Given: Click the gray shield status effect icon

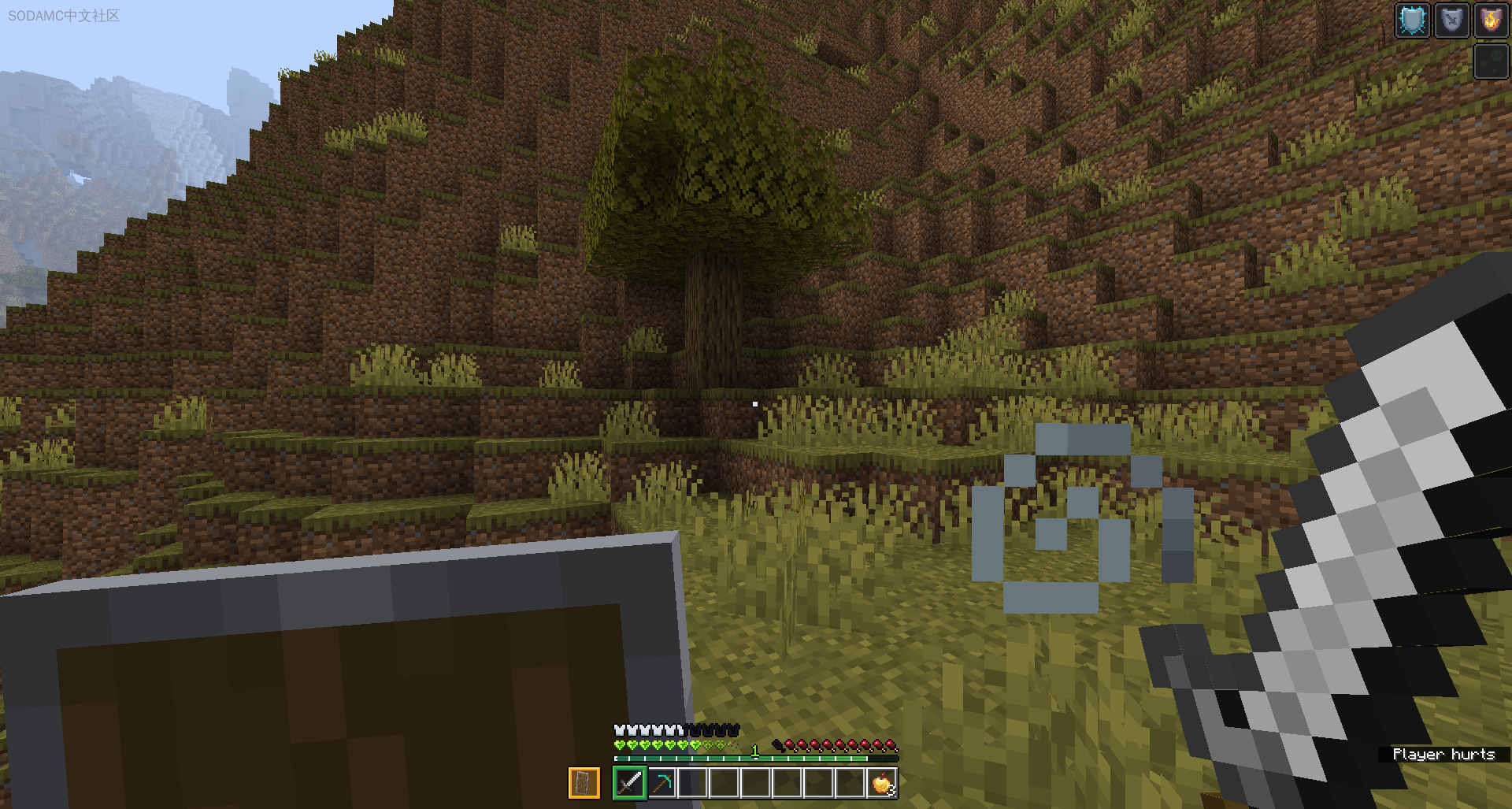Looking at the screenshot, I should pyautogui.click(x=1451, y=20).
